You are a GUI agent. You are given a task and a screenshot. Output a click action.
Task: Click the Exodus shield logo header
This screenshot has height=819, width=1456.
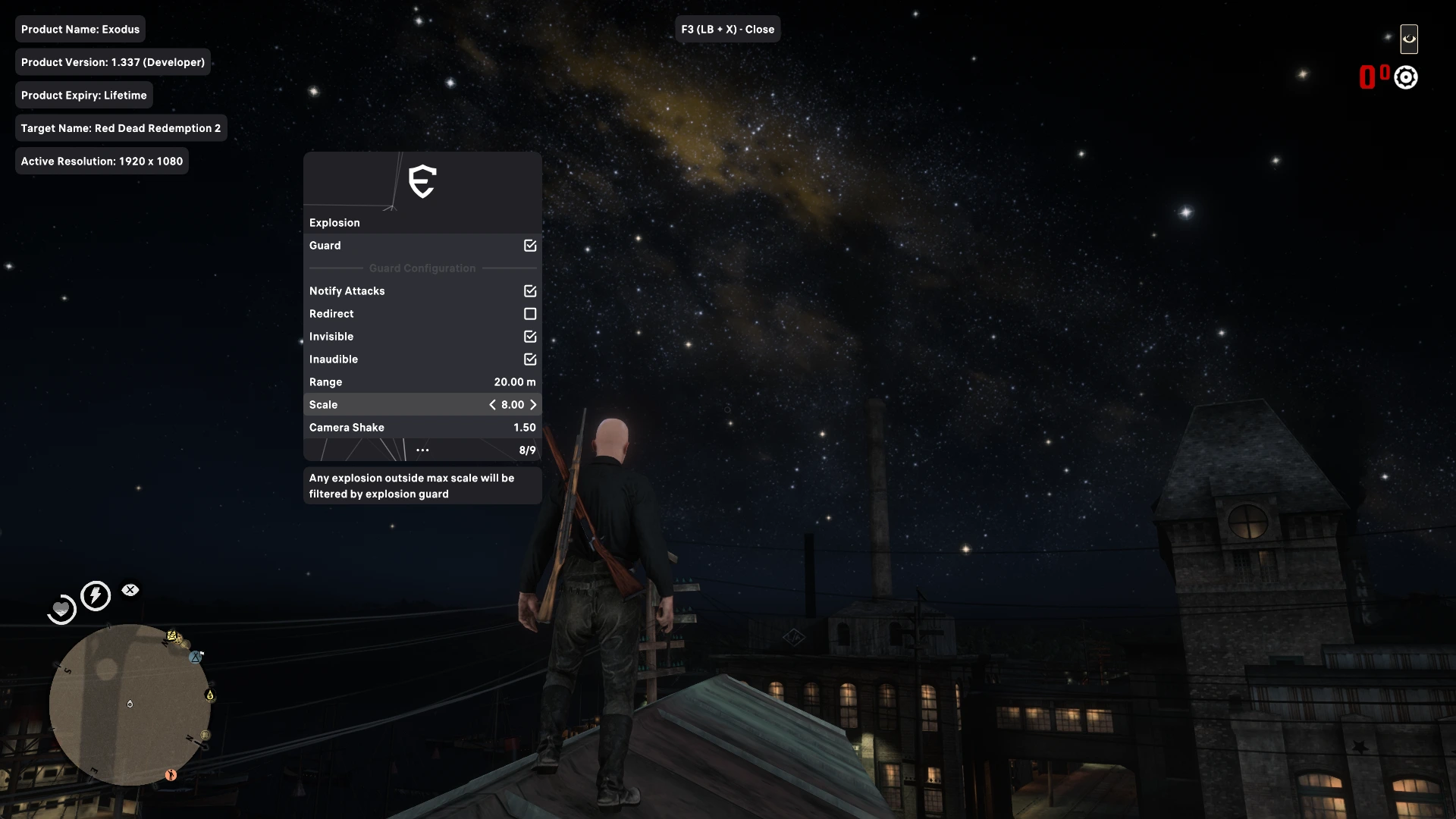(422, 182)
